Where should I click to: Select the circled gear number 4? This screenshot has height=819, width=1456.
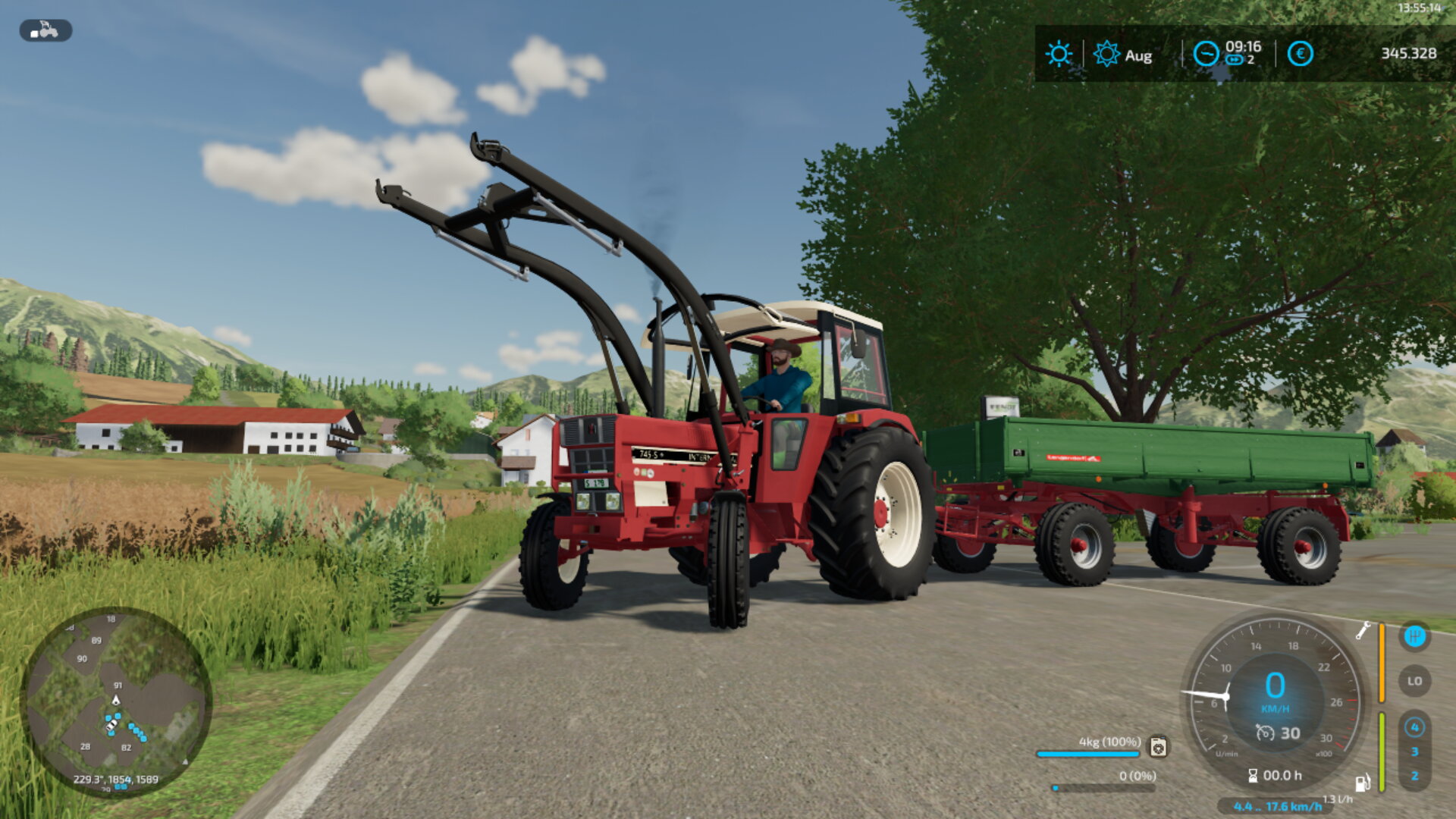tap(1414, 727)
